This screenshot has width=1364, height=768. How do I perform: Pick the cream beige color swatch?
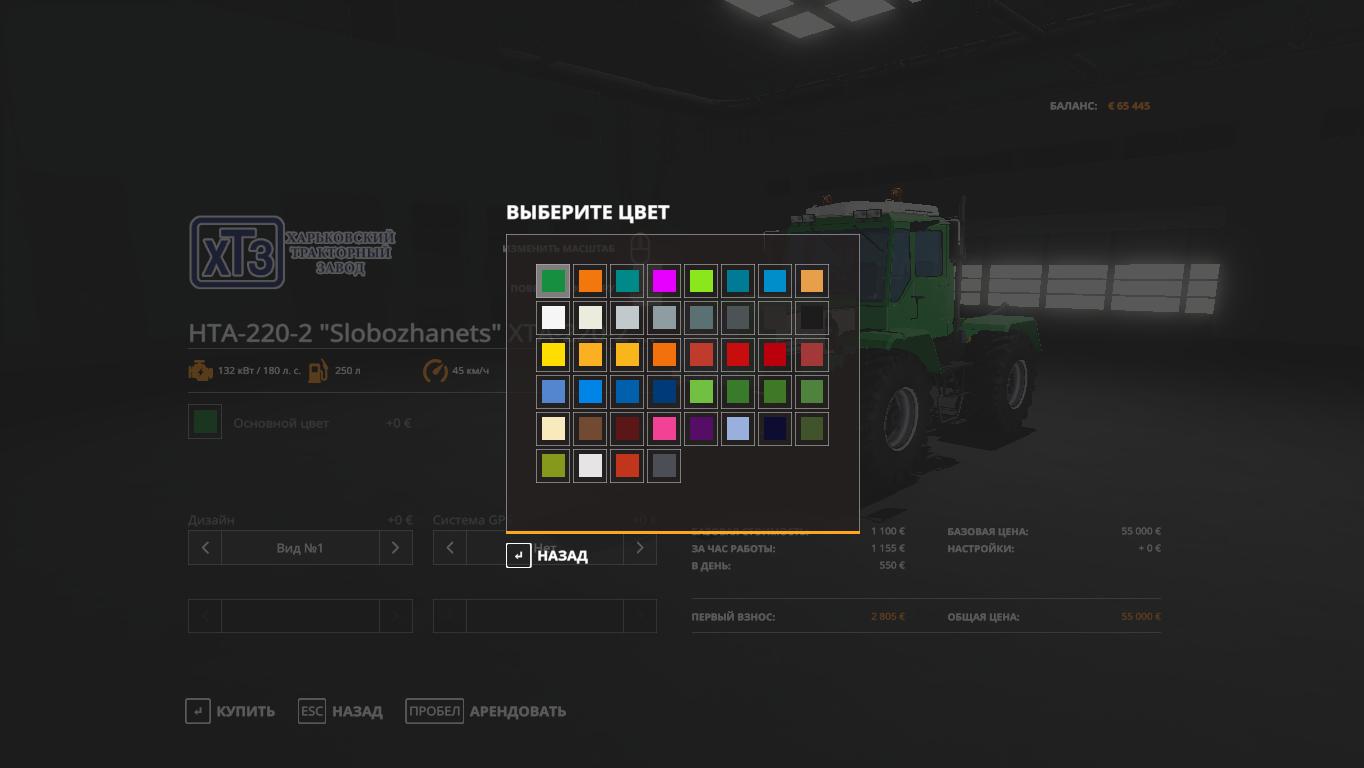(x=553, y=428)
